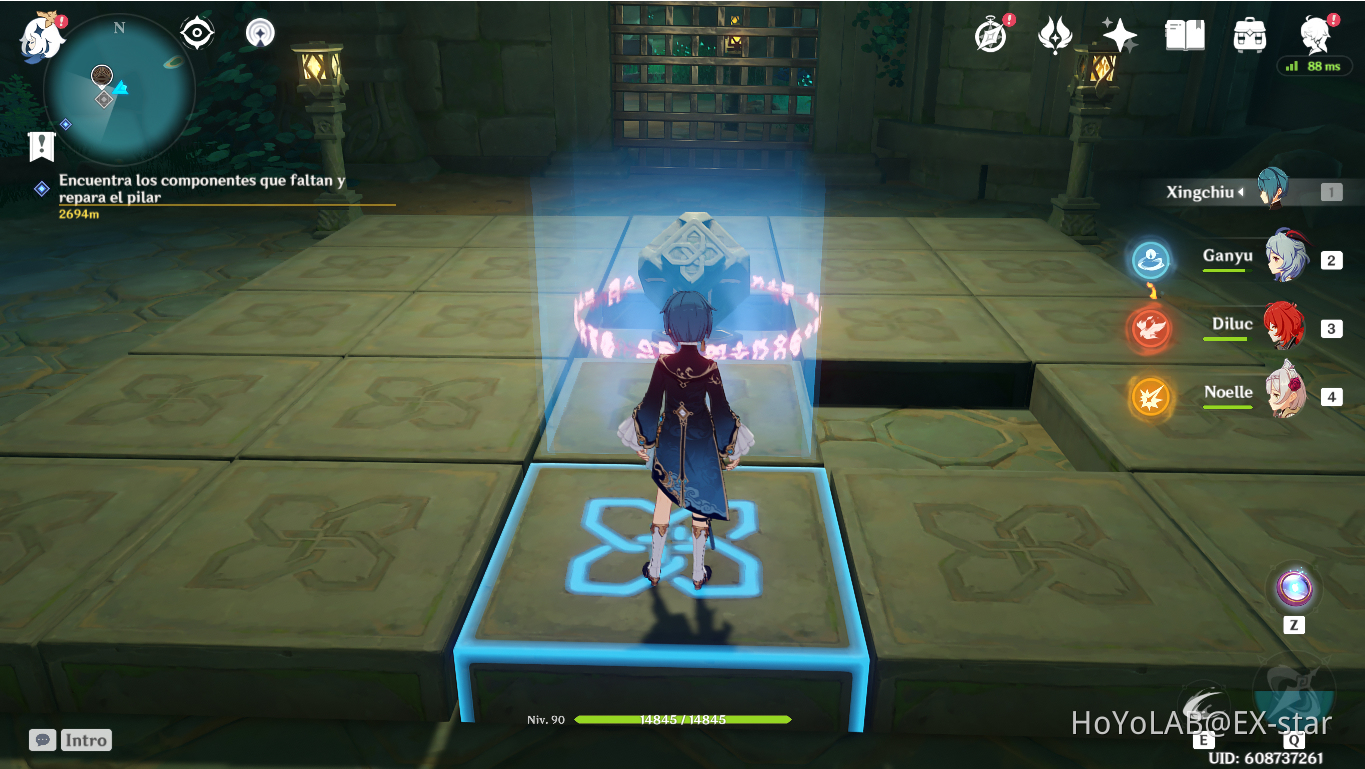This screenshot has height=769, width=1365.
Task: Open the Events overview icon
Action: pyautogui.click(x=988, y=33)
